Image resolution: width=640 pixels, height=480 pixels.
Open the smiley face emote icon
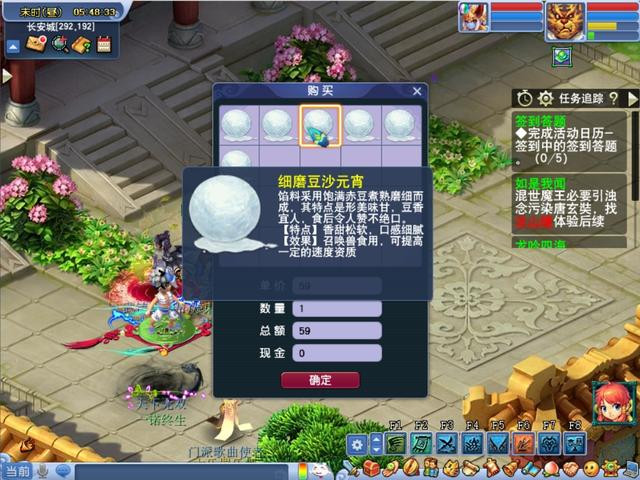591,468
